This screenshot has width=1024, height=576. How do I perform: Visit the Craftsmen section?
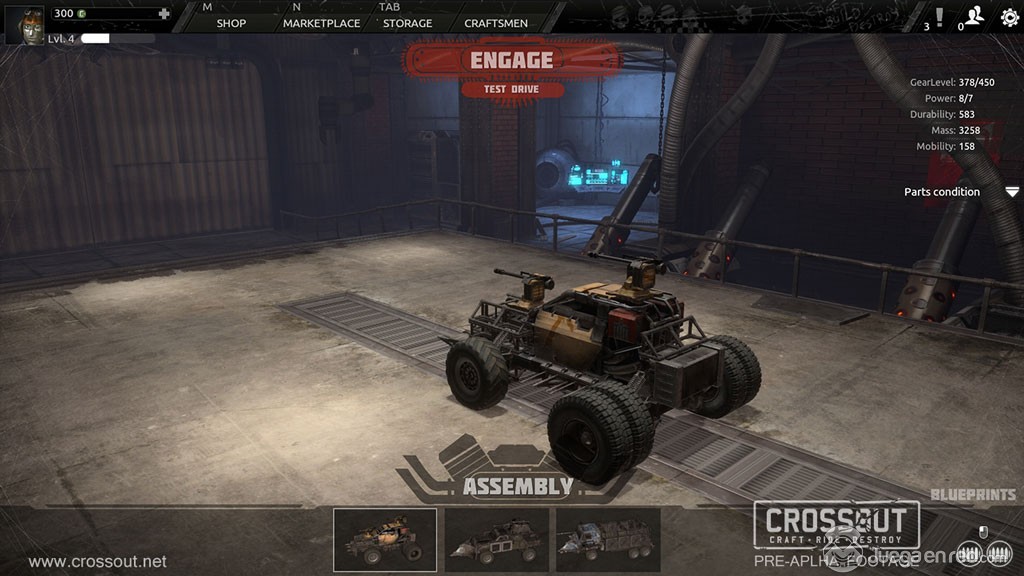pos(496,23)
